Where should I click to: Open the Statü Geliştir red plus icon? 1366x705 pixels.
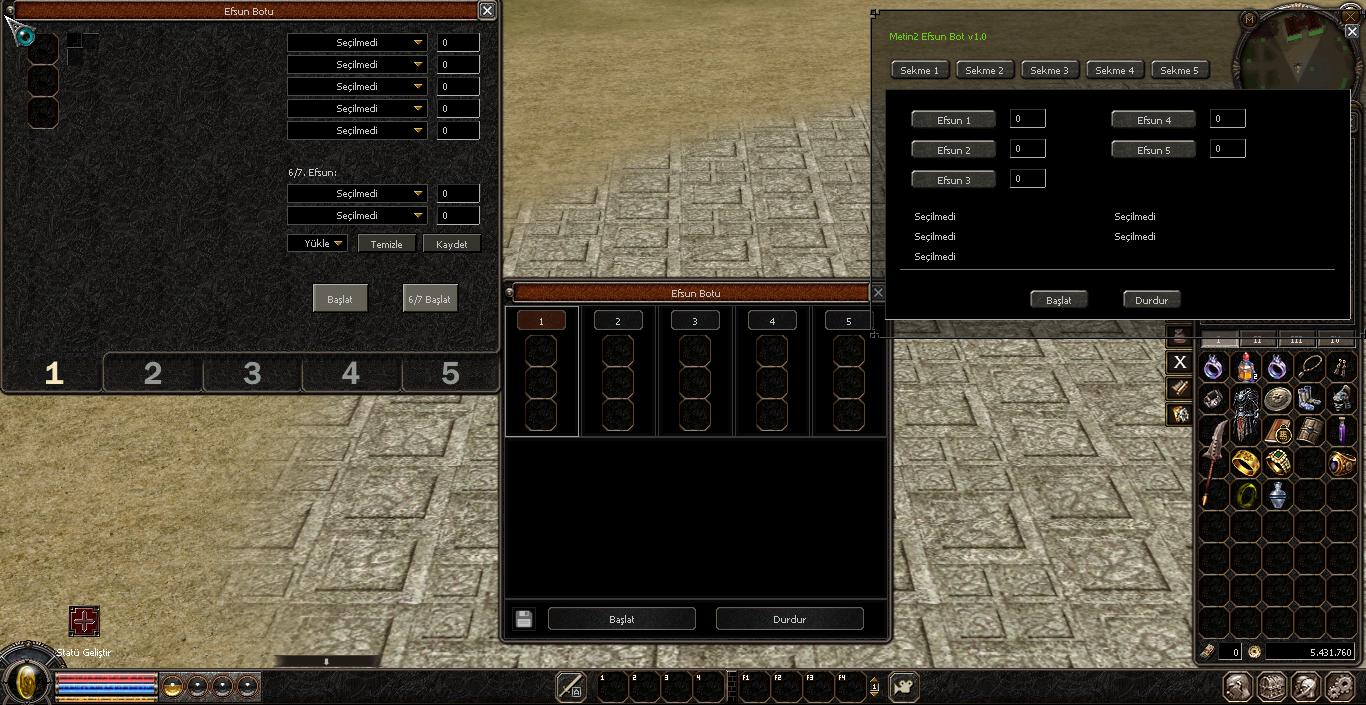point(84,621)
